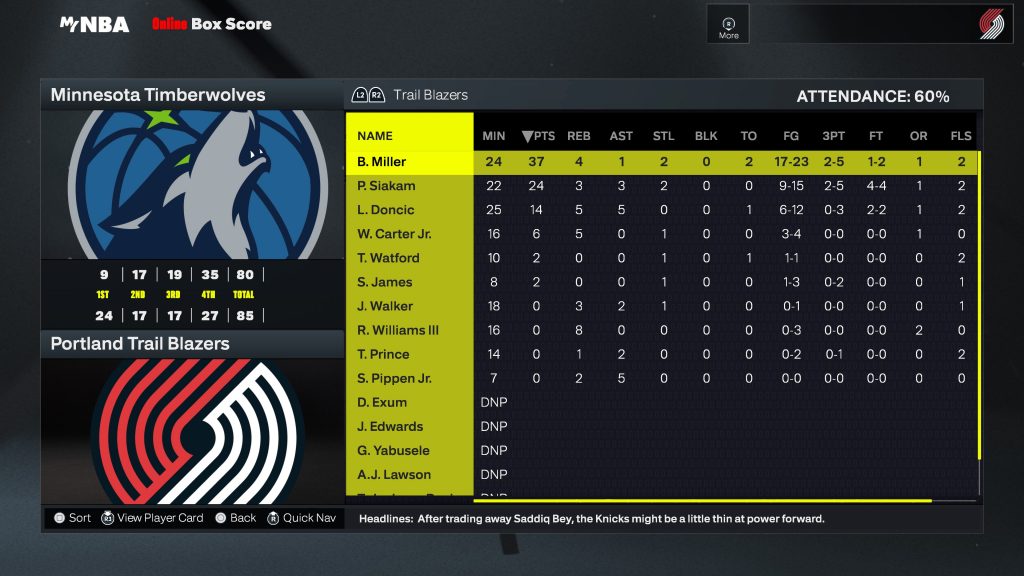Pick R. Williams III row
Viewport: 1024px width, 576px height.
point(398,330)
